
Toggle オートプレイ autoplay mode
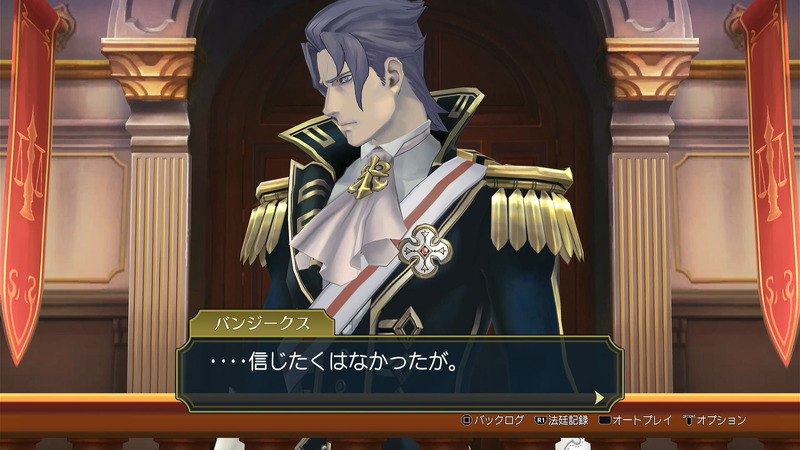coord(638,420)
